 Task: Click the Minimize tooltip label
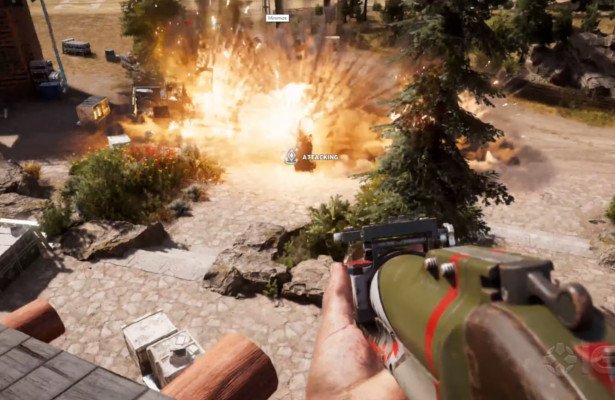coord(277,18)
